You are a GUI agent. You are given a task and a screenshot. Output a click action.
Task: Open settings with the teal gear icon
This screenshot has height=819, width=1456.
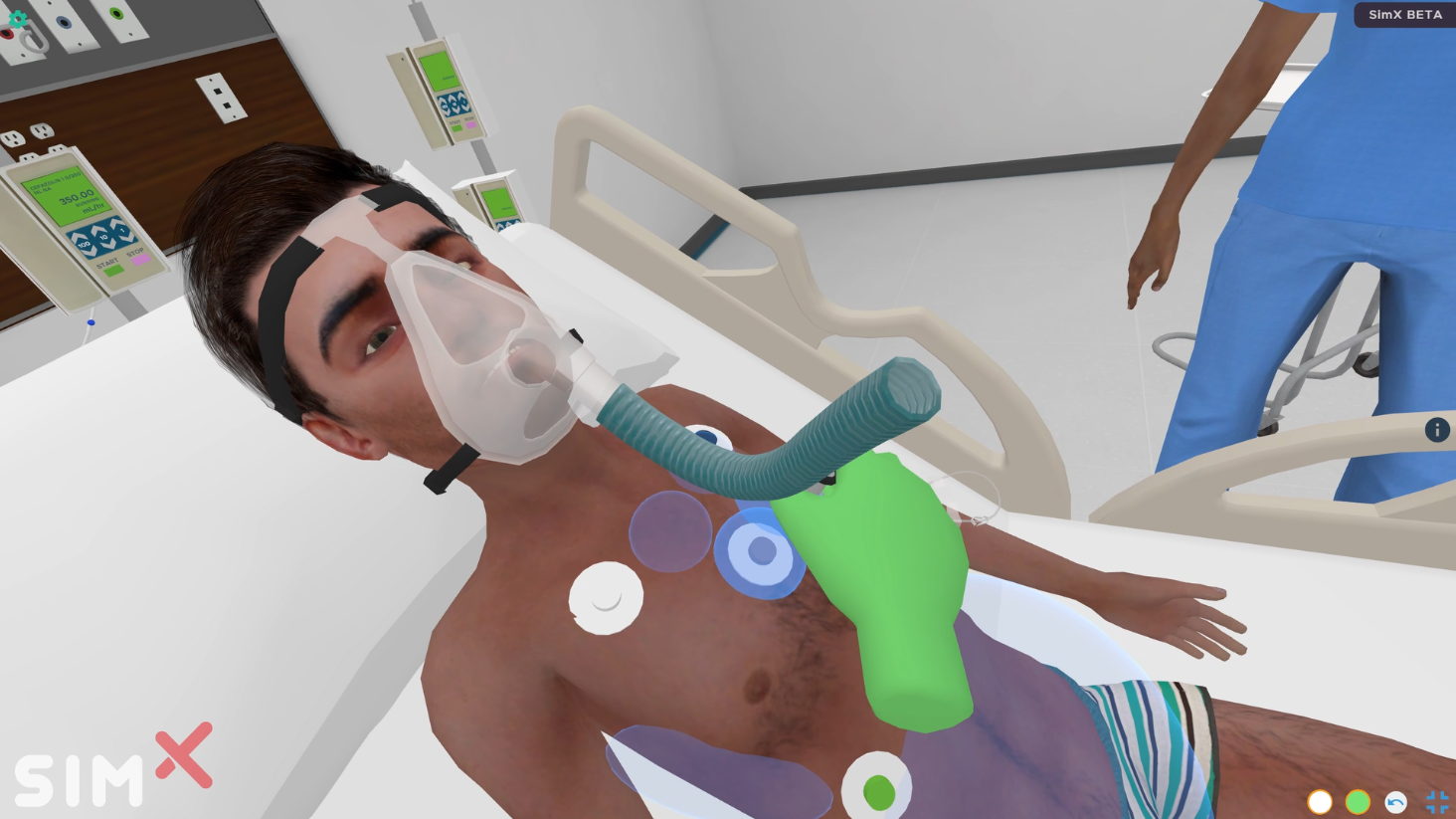[x=18, y=17]
